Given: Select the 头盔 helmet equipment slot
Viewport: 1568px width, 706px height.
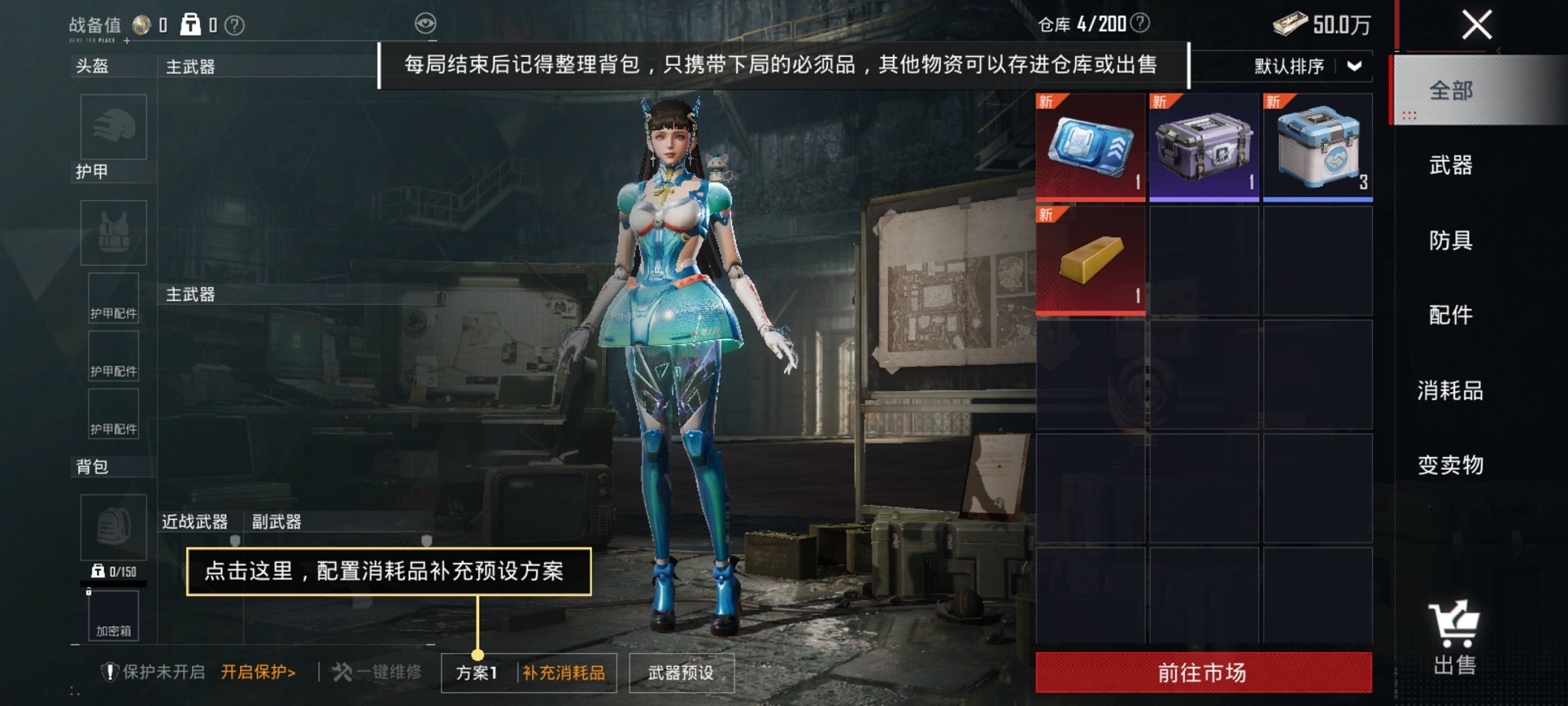Looking at the screenshot, I should pyautogui.click(x=112, y=127).
